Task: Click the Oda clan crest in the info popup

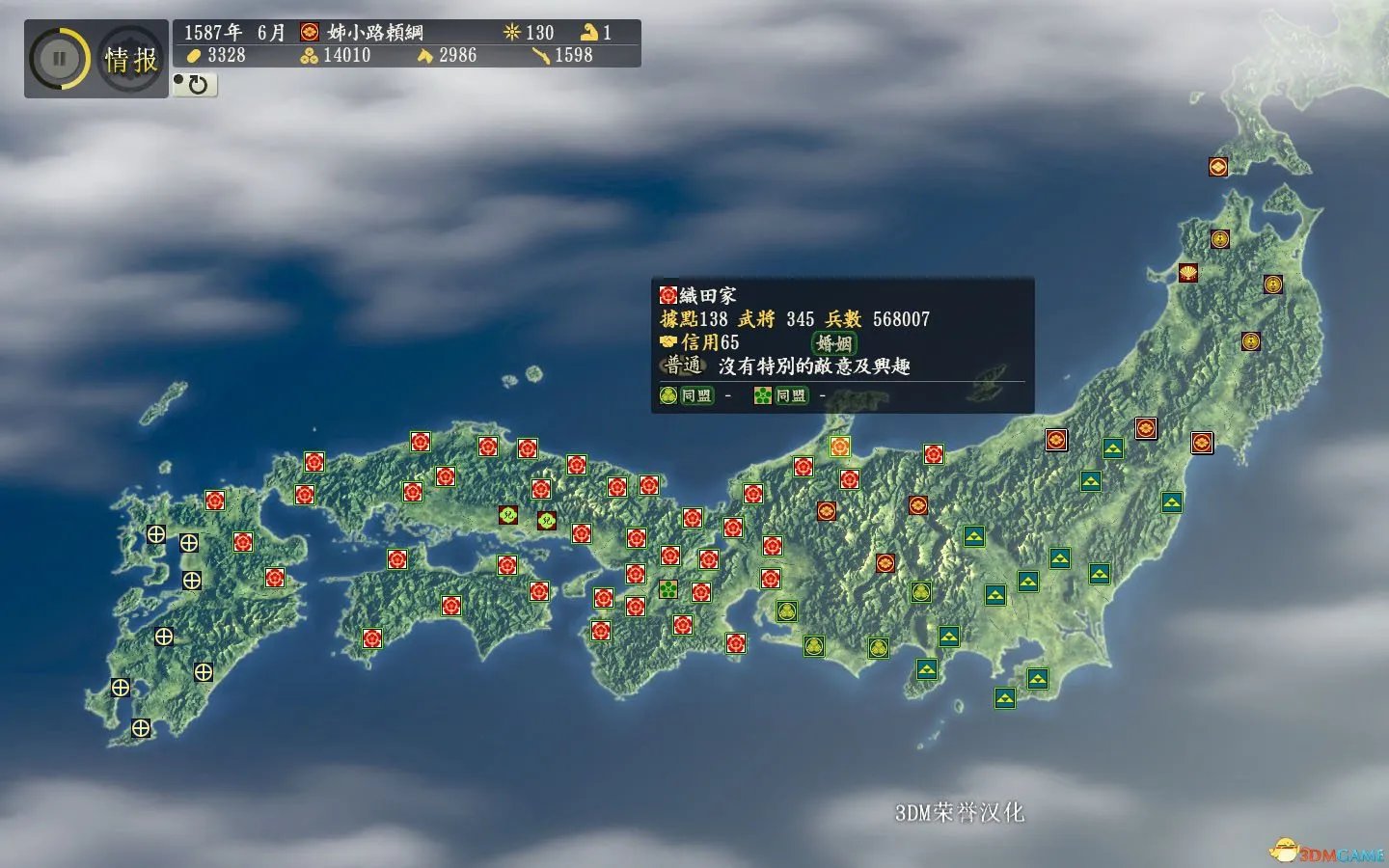Action: (x=667, y=294)
